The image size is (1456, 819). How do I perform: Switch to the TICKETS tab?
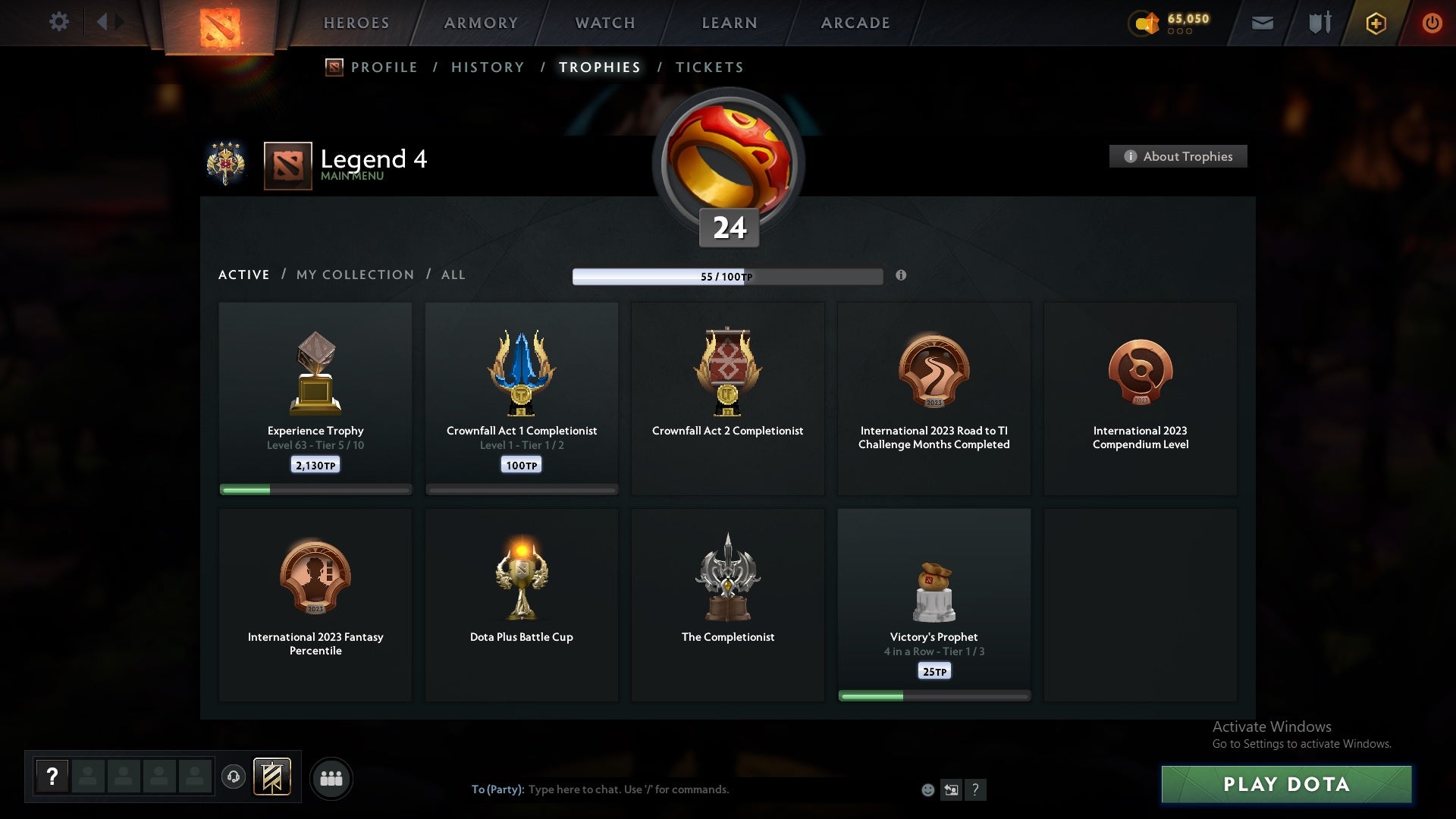point(708,67)
